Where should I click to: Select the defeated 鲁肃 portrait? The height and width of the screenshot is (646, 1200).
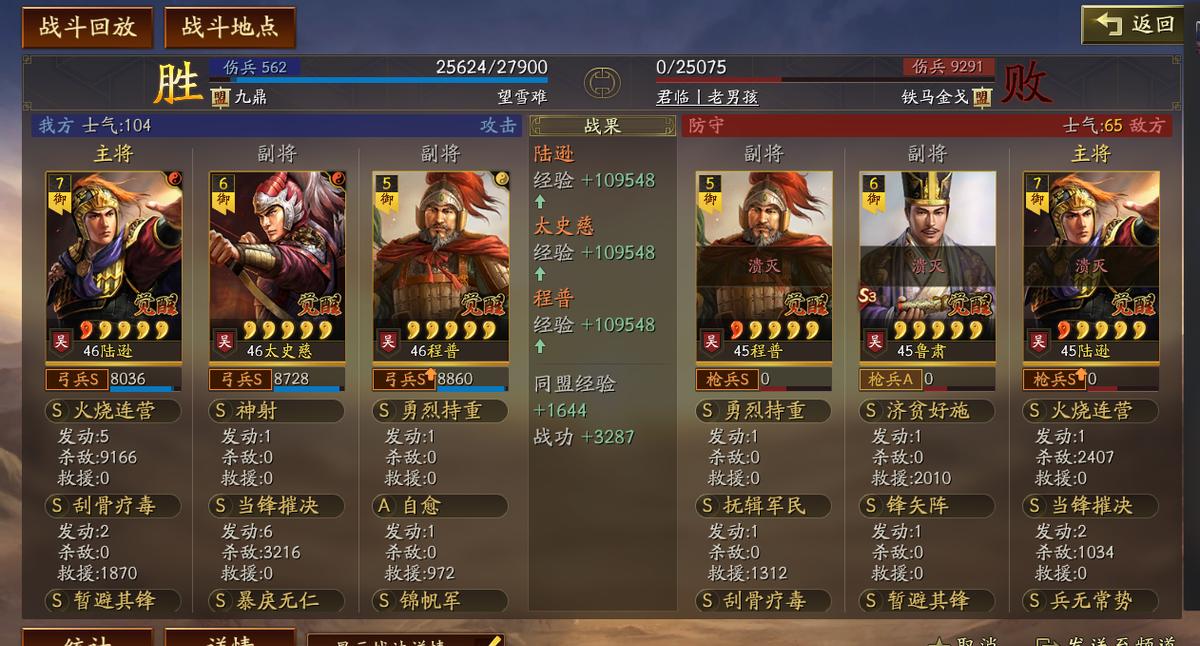(927, 265)
